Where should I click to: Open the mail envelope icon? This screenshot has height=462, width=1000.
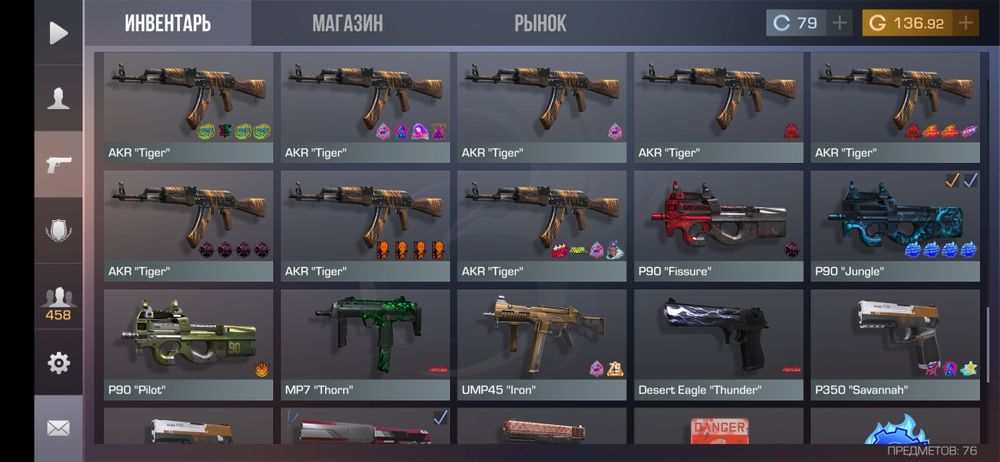click(59, 428)
